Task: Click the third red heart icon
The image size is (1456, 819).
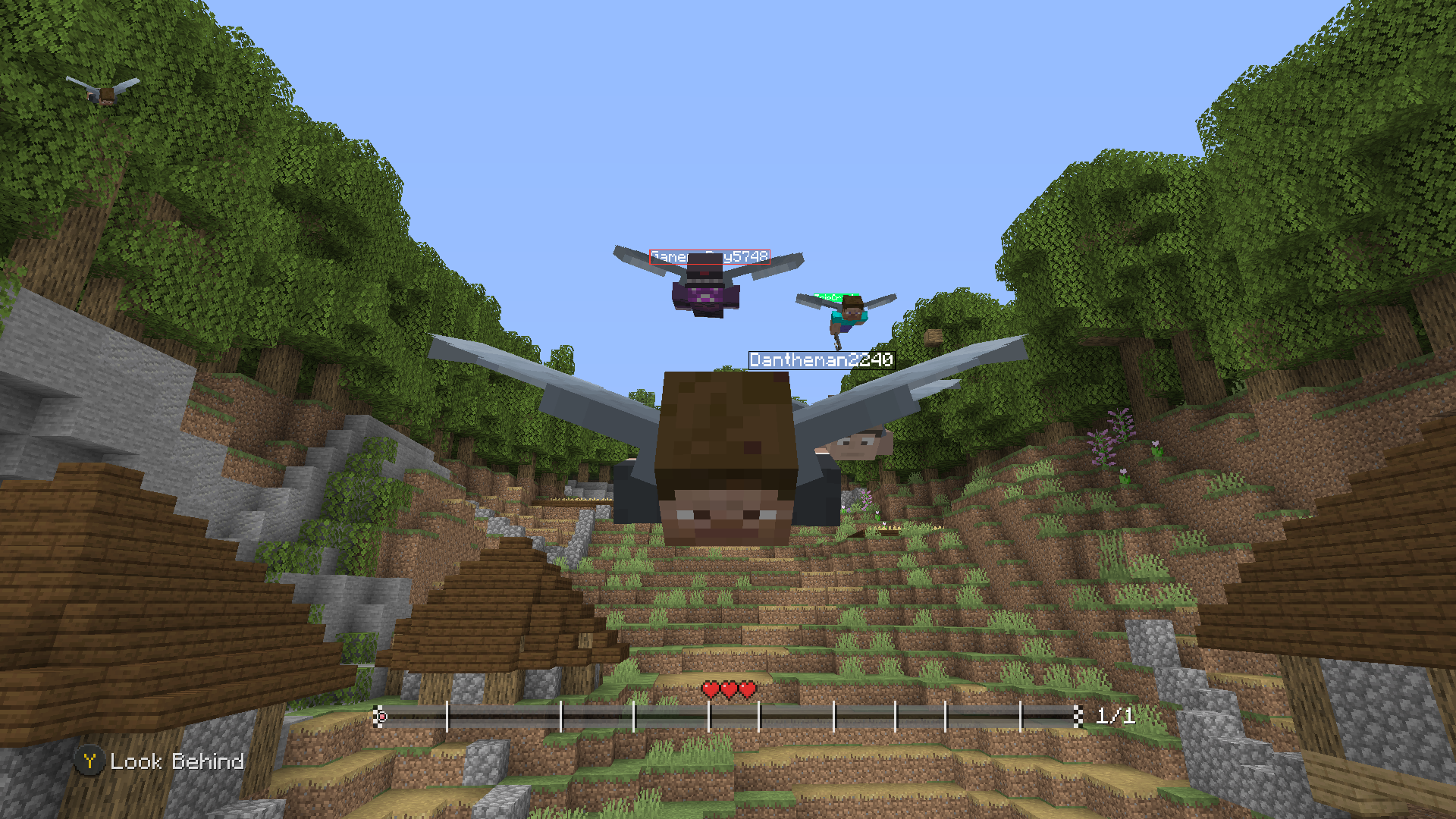Action: coord(746,692)
